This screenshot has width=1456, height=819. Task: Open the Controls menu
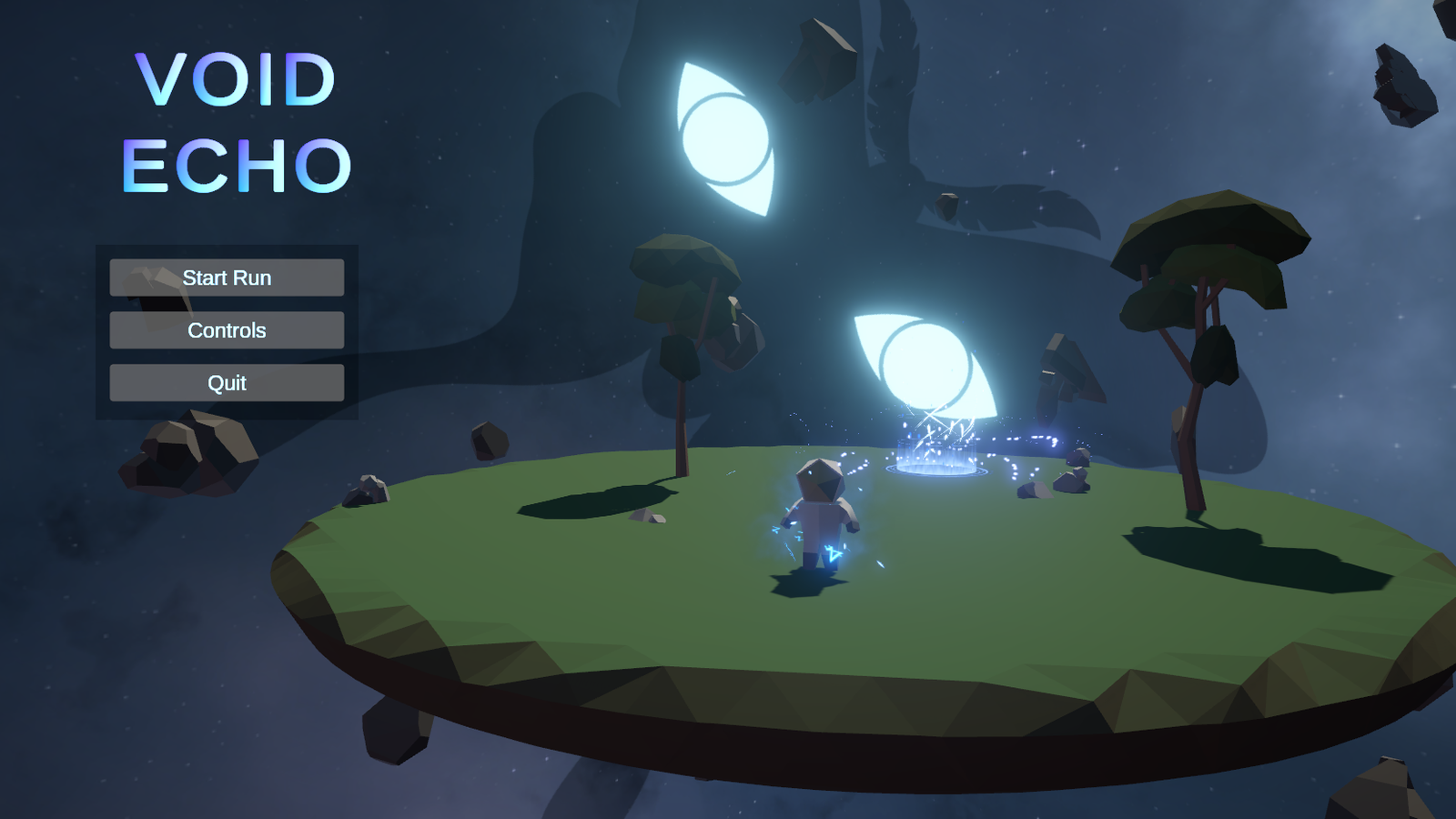pos(226,330)
